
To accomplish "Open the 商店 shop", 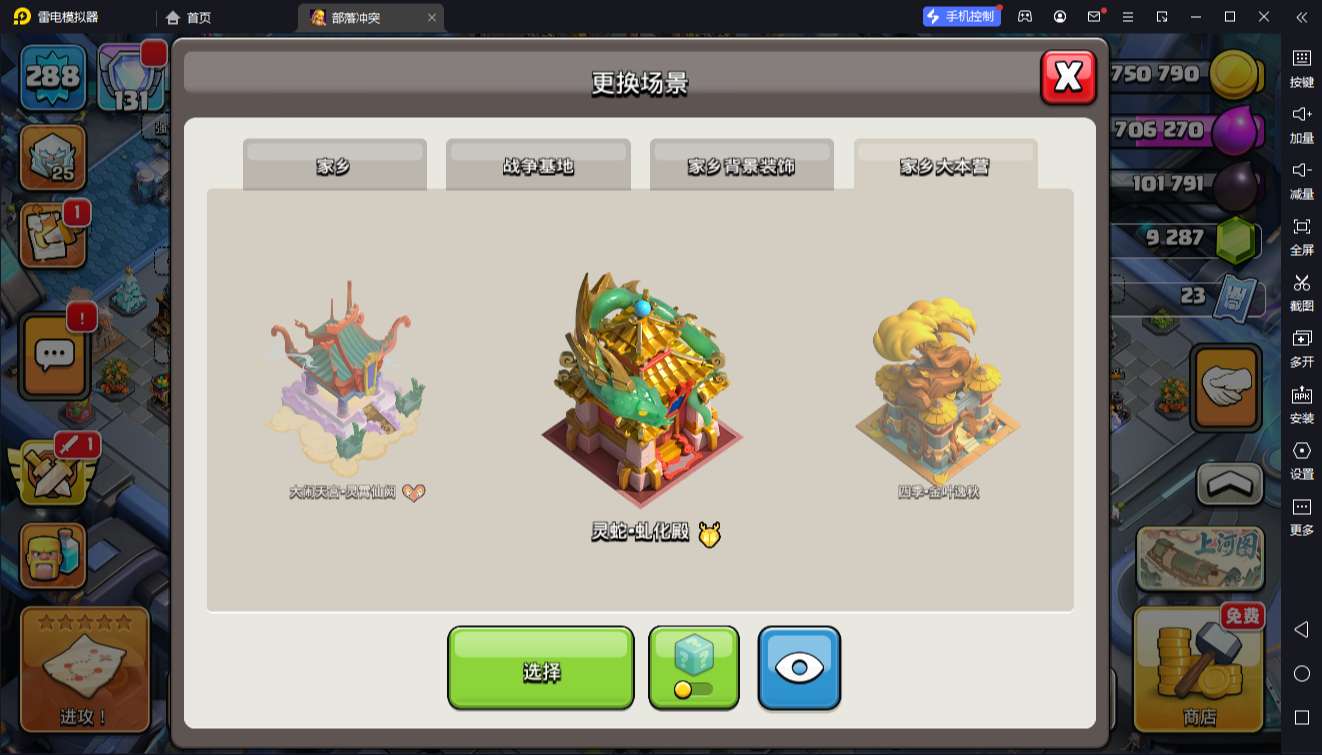I will [1198, 669].
